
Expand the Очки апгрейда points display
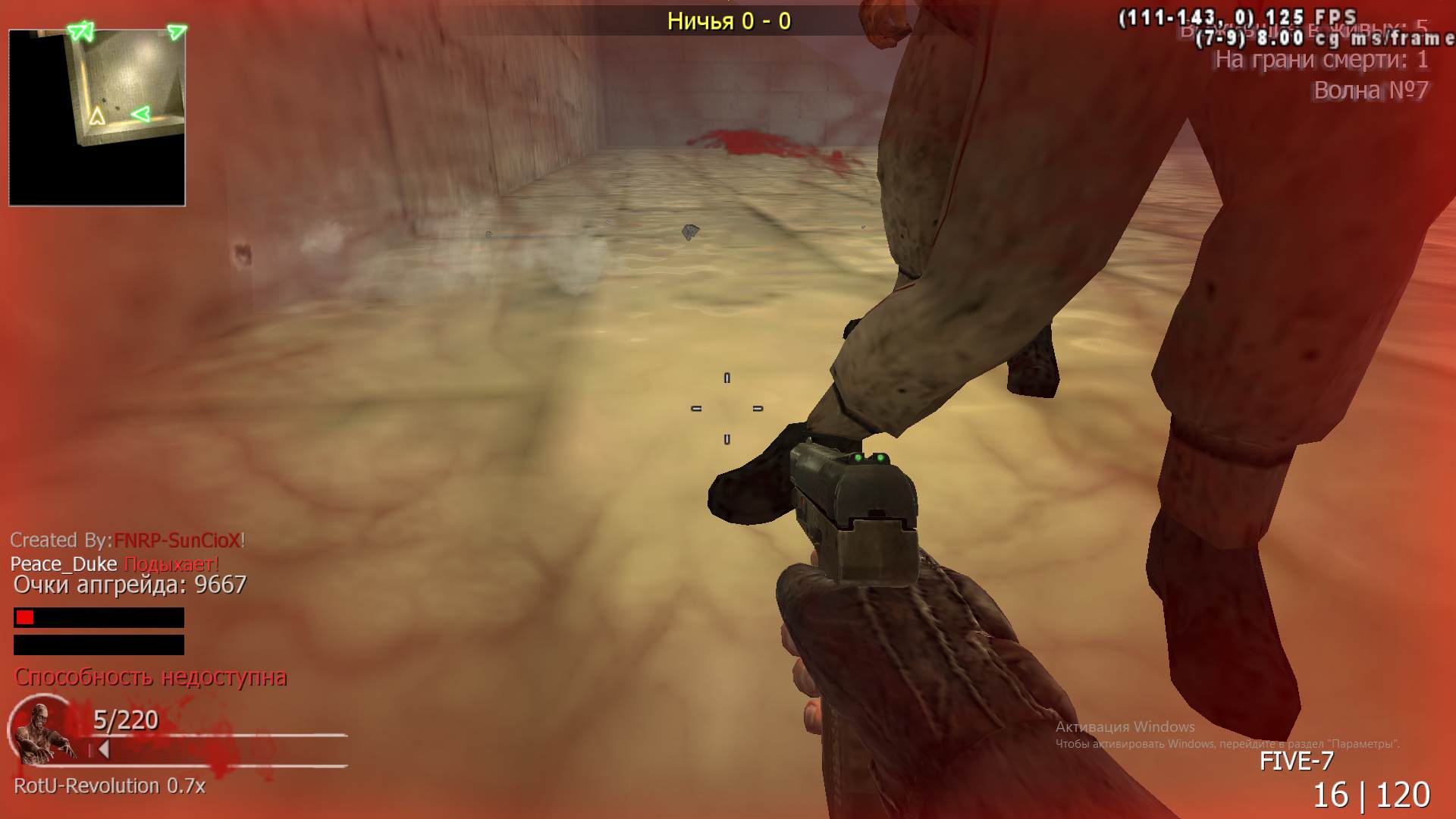coord(129,585)
